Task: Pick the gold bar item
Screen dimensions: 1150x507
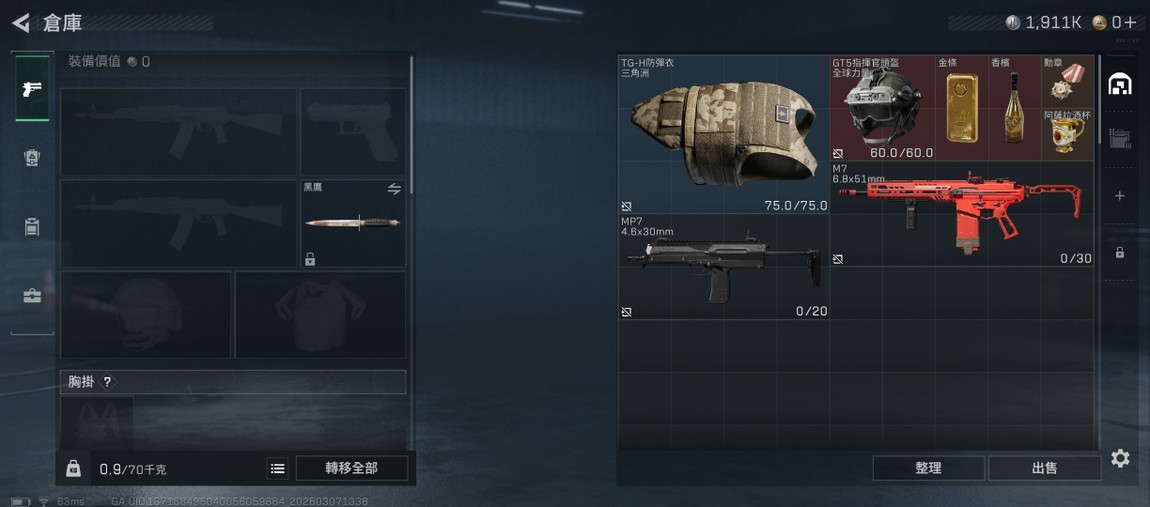Action: click(x=961, y=108)
